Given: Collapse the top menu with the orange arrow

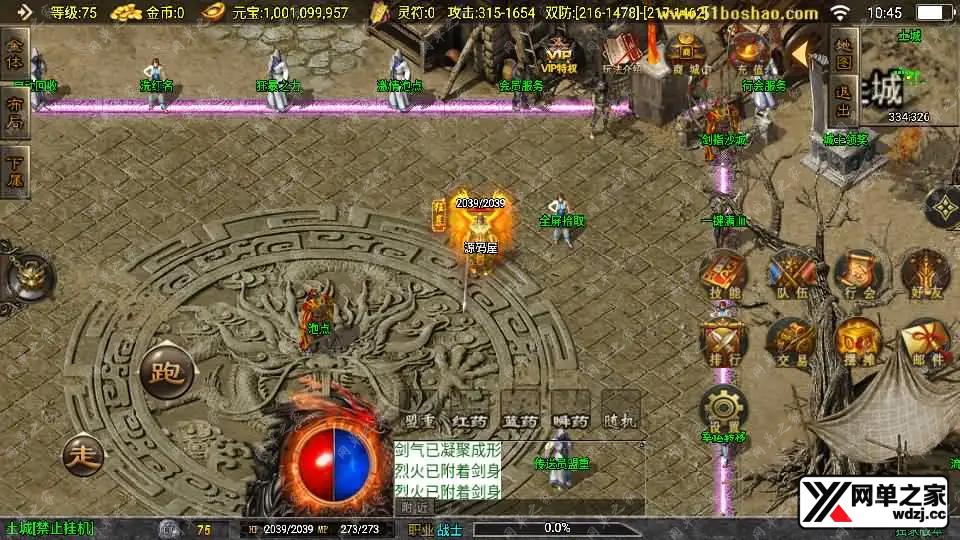Looking at the screenshot, I should 804,50.
